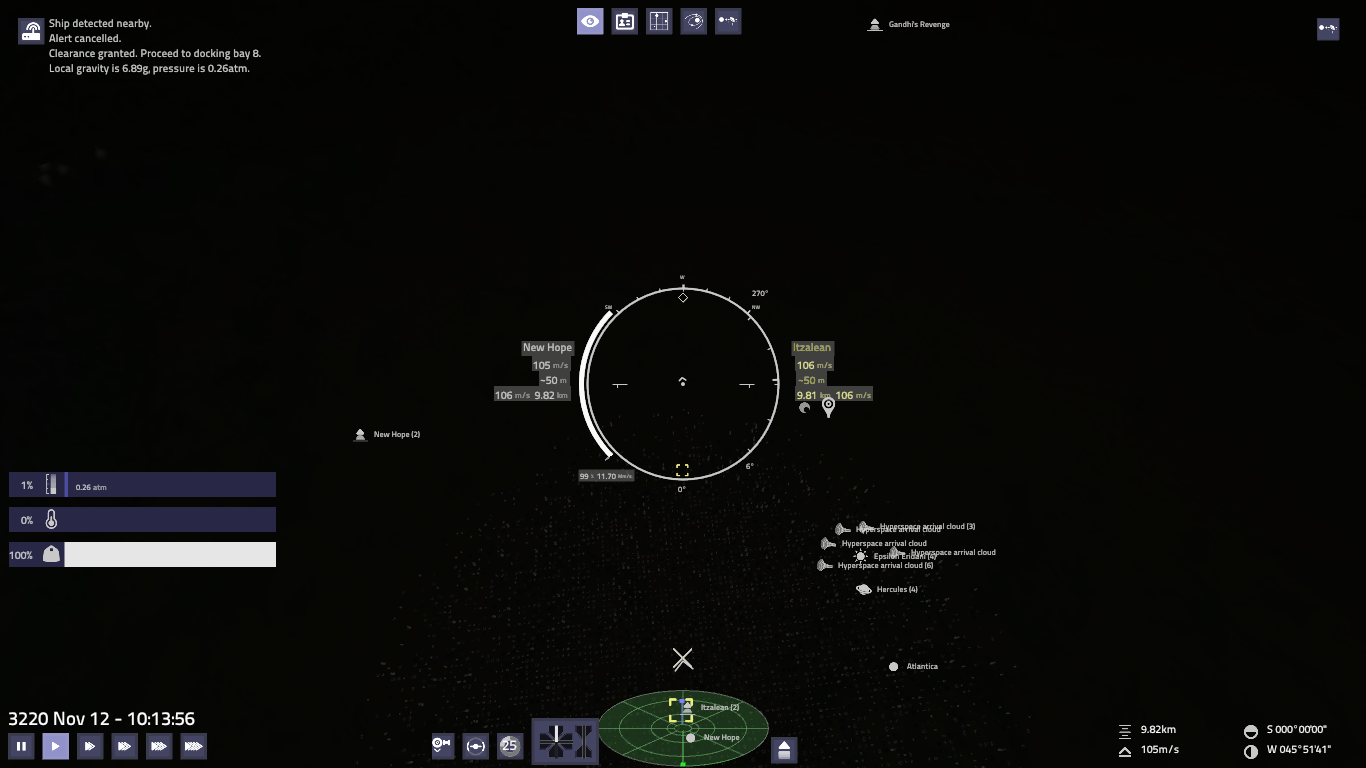
Task: Toggle the HUD eye visibility icon
Action: pos(590,21)
